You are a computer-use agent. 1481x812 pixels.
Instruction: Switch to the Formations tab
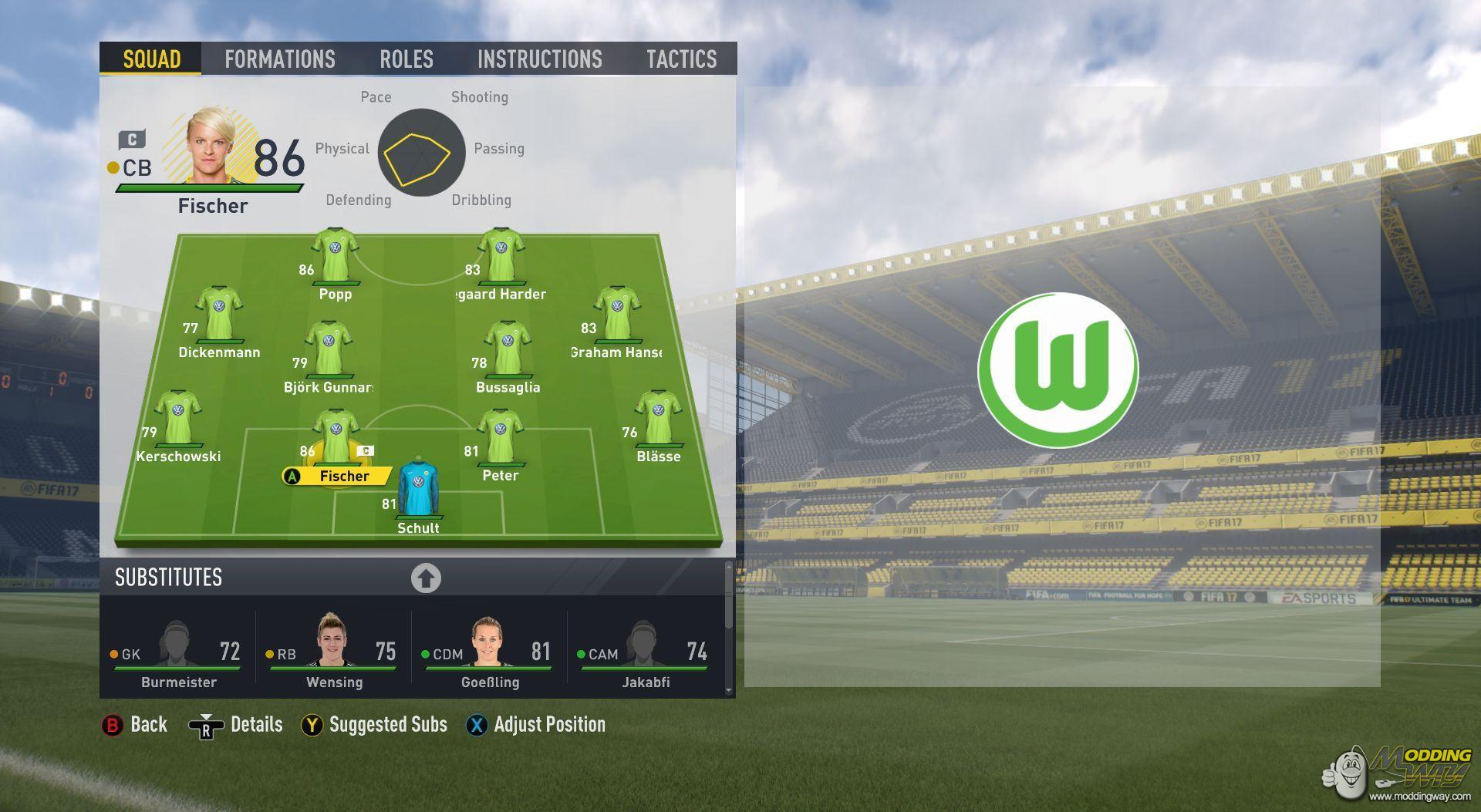click(x=279, y=59)
